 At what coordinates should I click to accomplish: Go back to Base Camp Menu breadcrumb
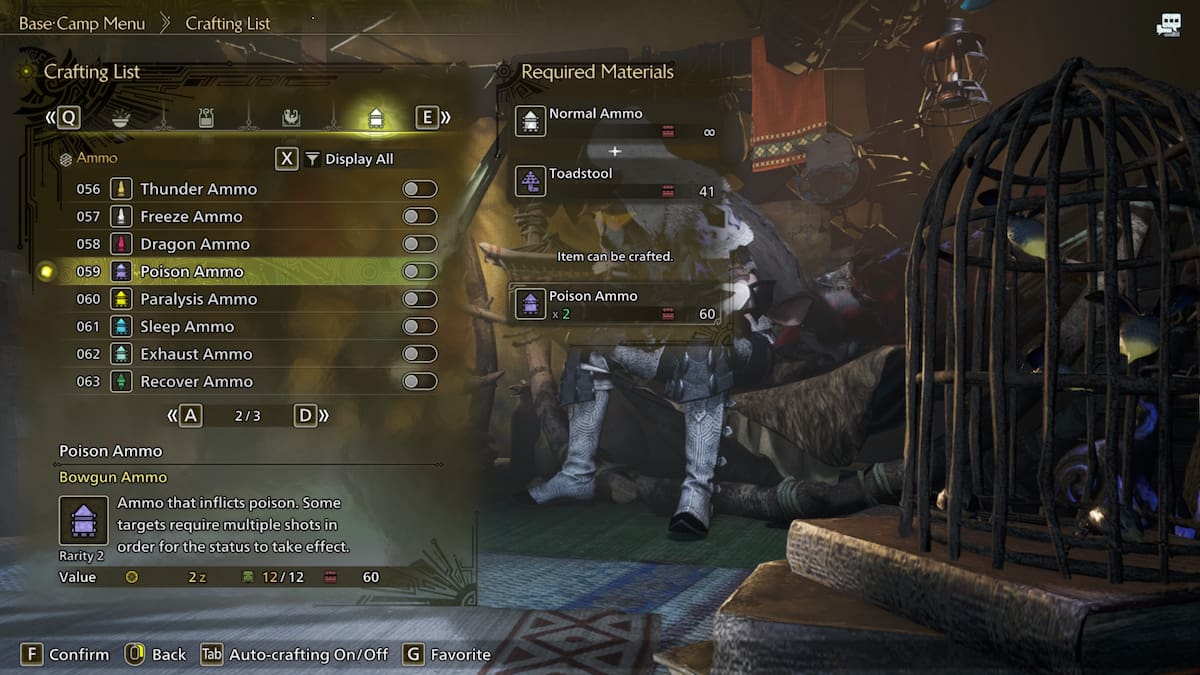coord(82,23)
